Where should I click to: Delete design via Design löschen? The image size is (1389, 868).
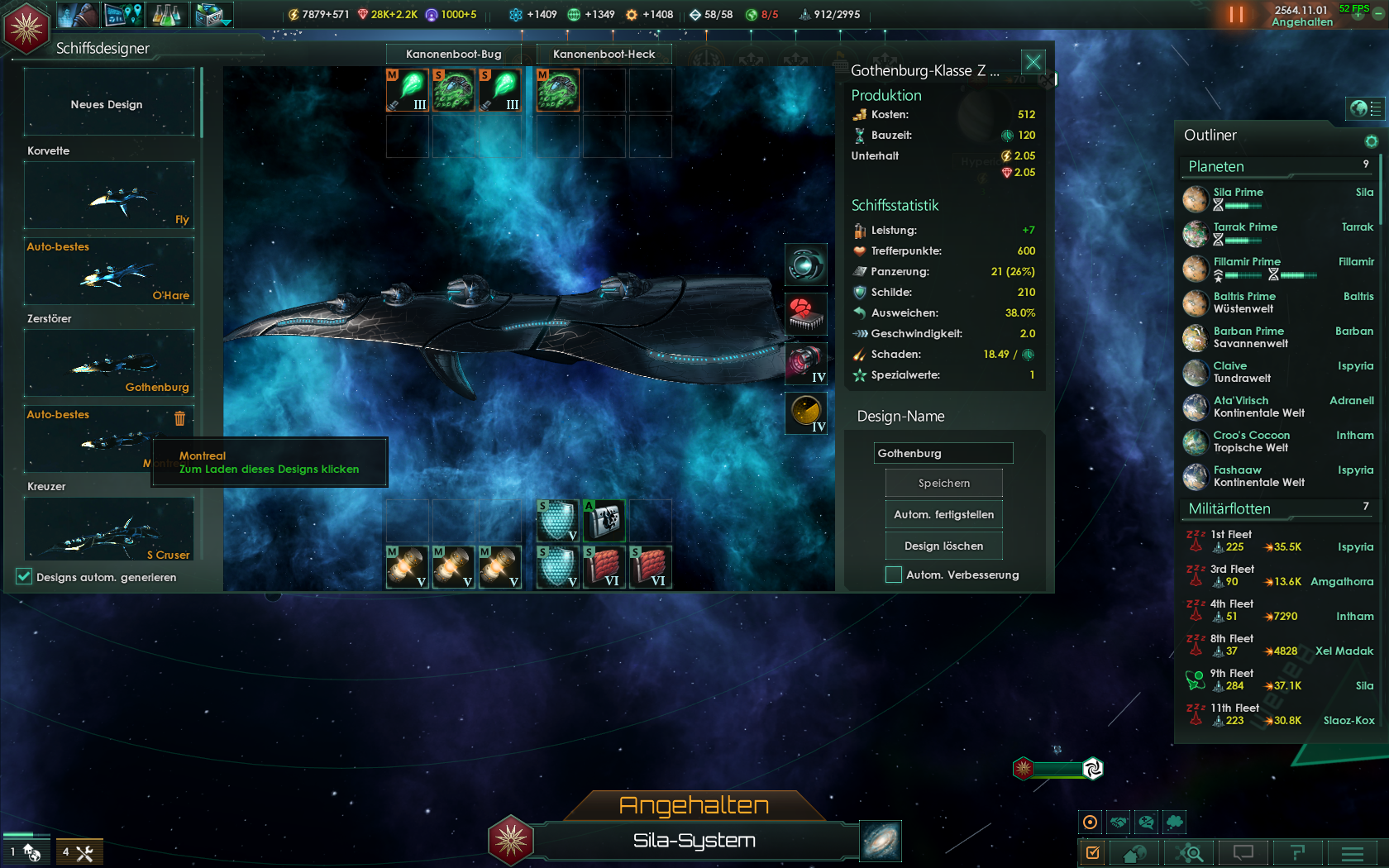[943, 546]
